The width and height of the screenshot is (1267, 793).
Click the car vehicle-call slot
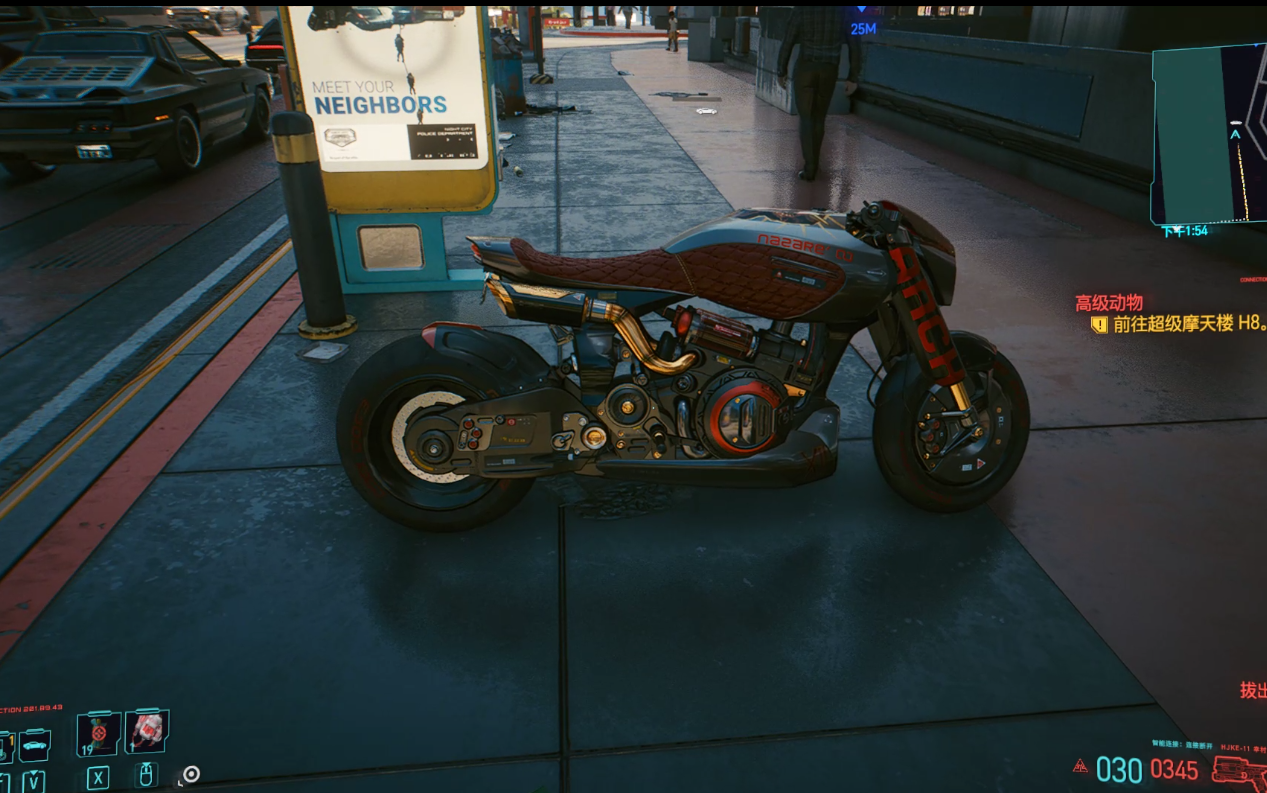click(33, 745)
